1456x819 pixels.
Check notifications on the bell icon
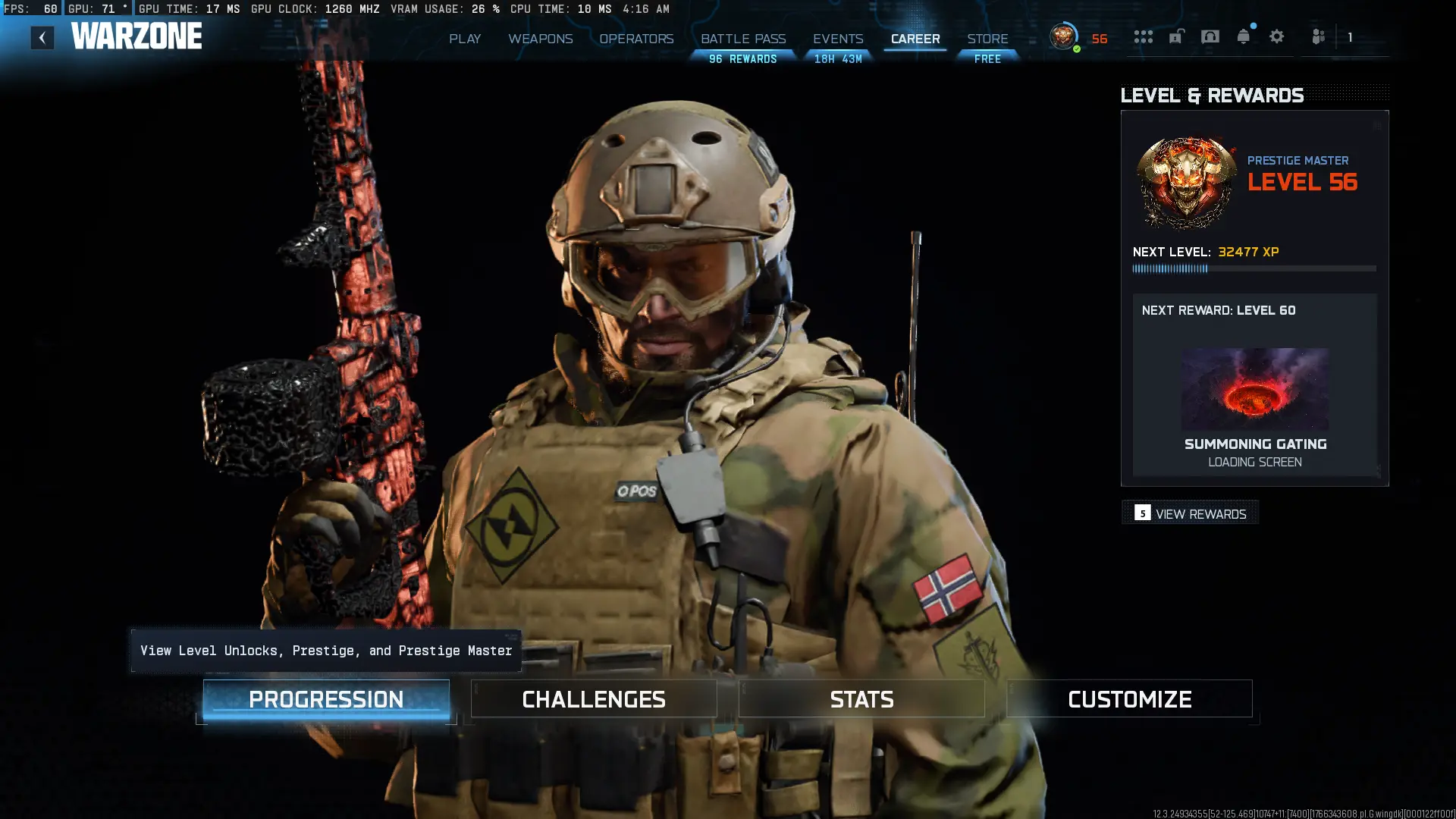click(1244, 36)
